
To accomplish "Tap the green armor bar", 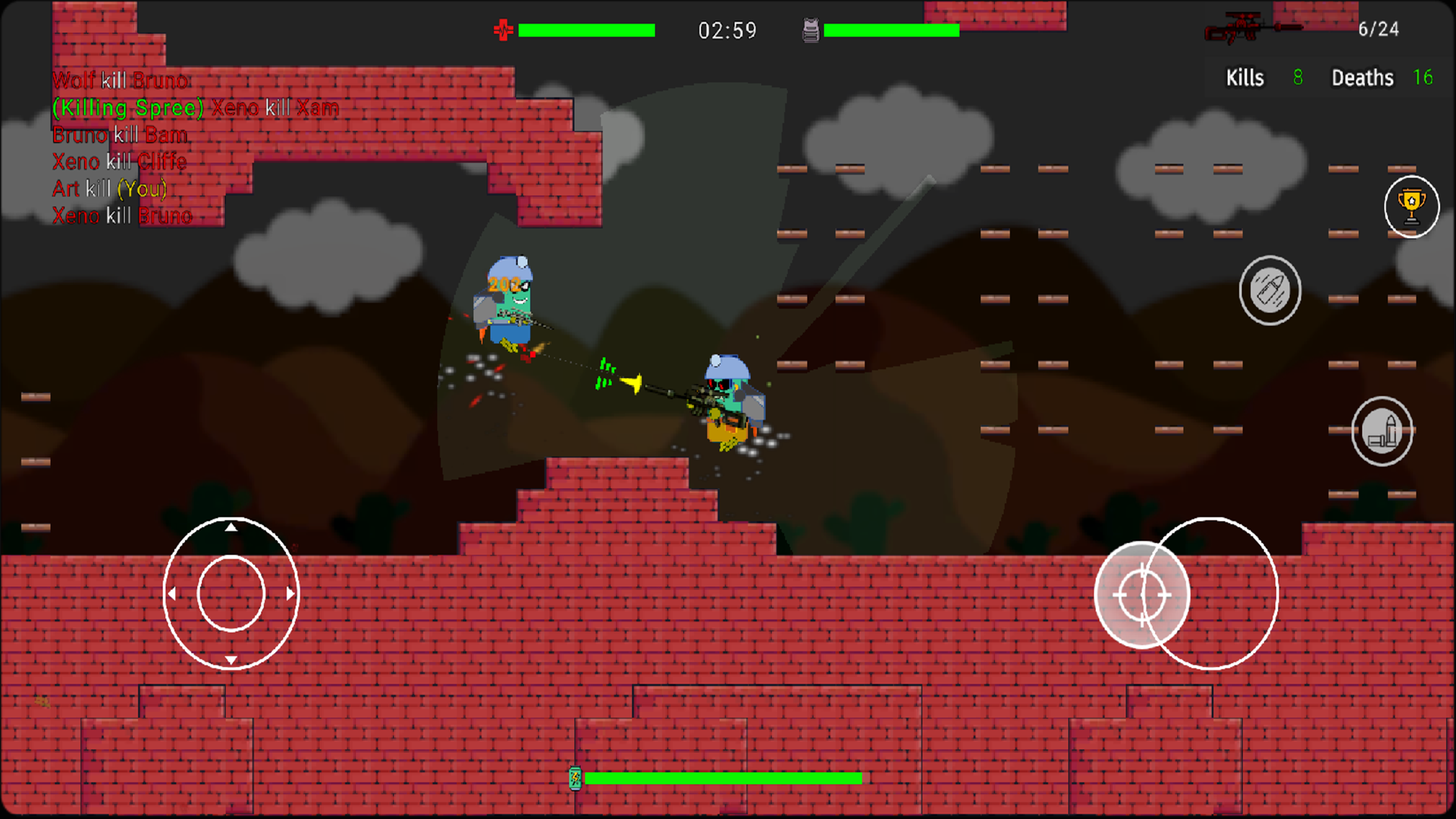I will point(893,30).
